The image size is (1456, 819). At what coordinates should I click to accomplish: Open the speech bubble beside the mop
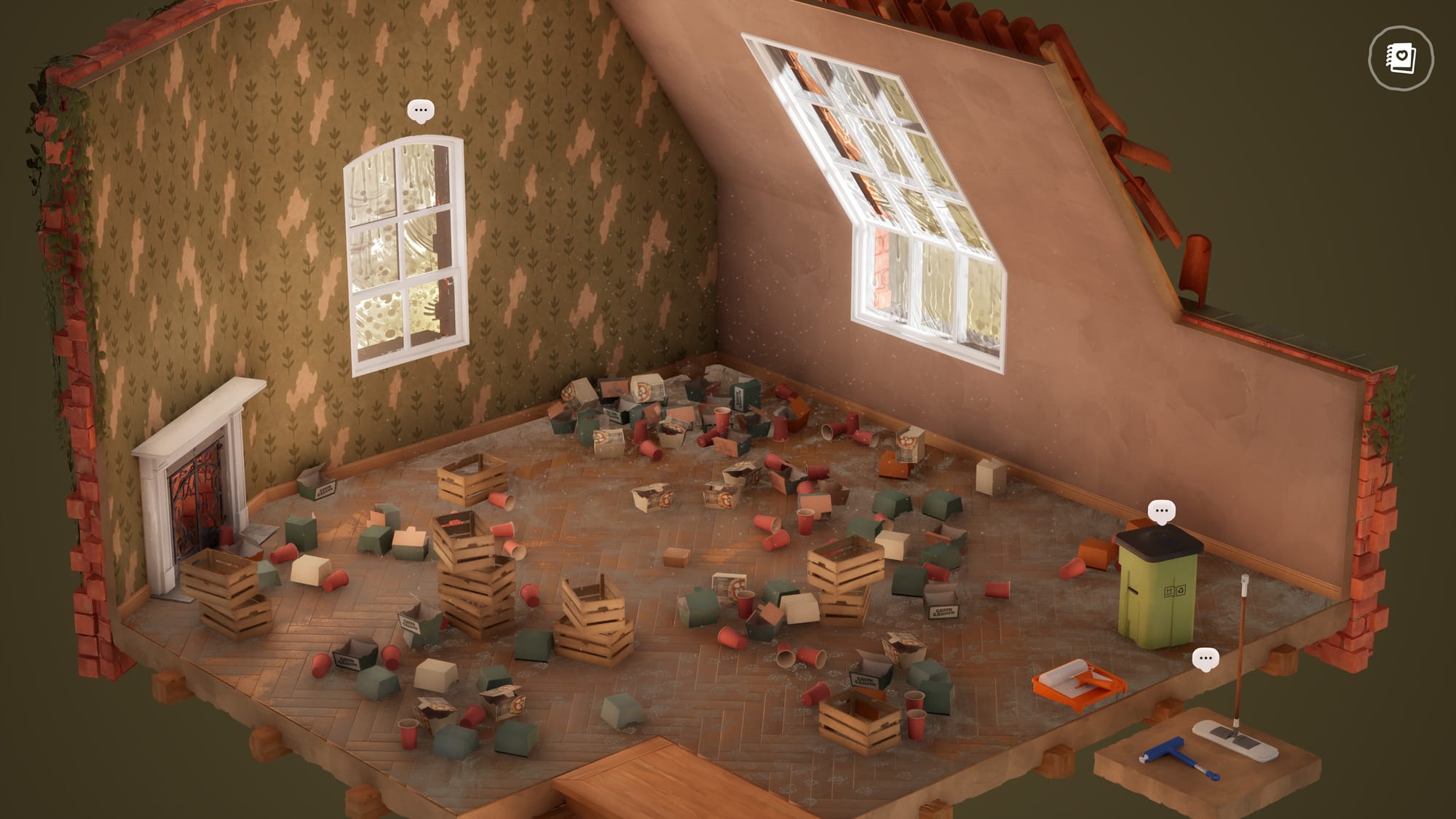pos(1205,659)
